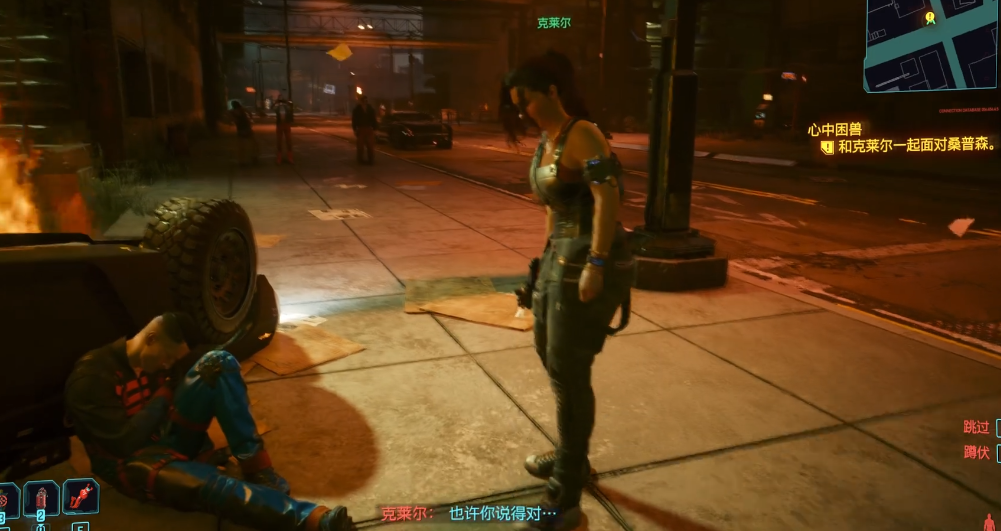
Task: Activate the red cyberware arm slot
Action: click(80, 496)
